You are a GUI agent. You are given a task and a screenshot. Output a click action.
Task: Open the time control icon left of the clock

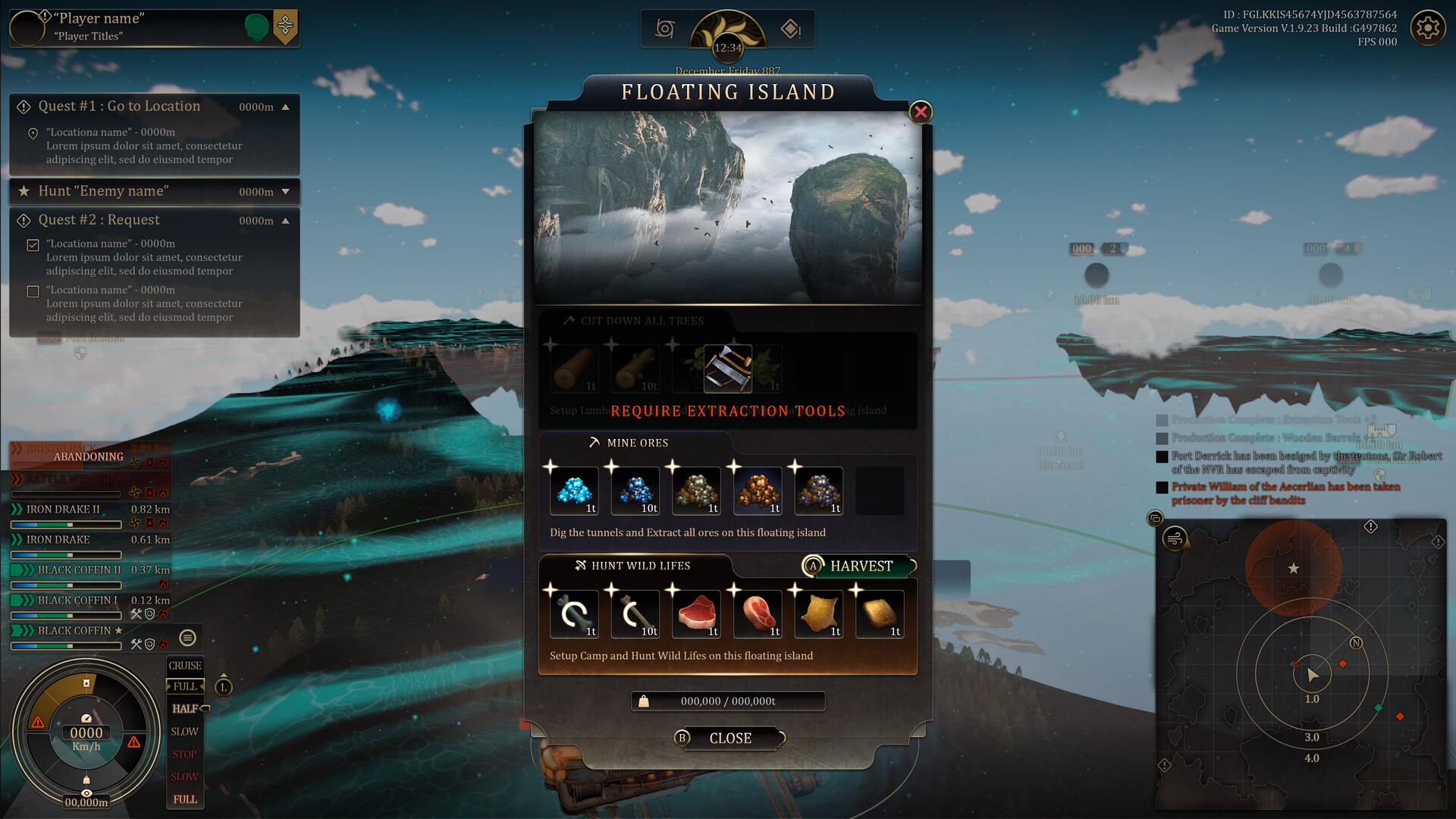coord(665,28)
